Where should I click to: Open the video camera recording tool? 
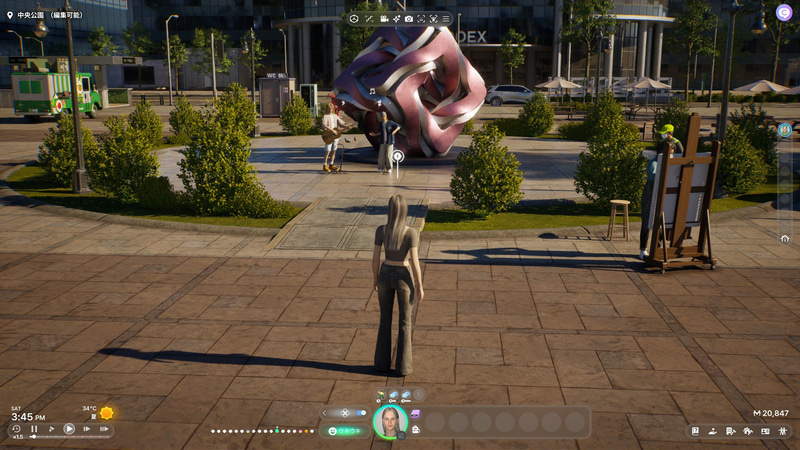[x=383, y=19]
